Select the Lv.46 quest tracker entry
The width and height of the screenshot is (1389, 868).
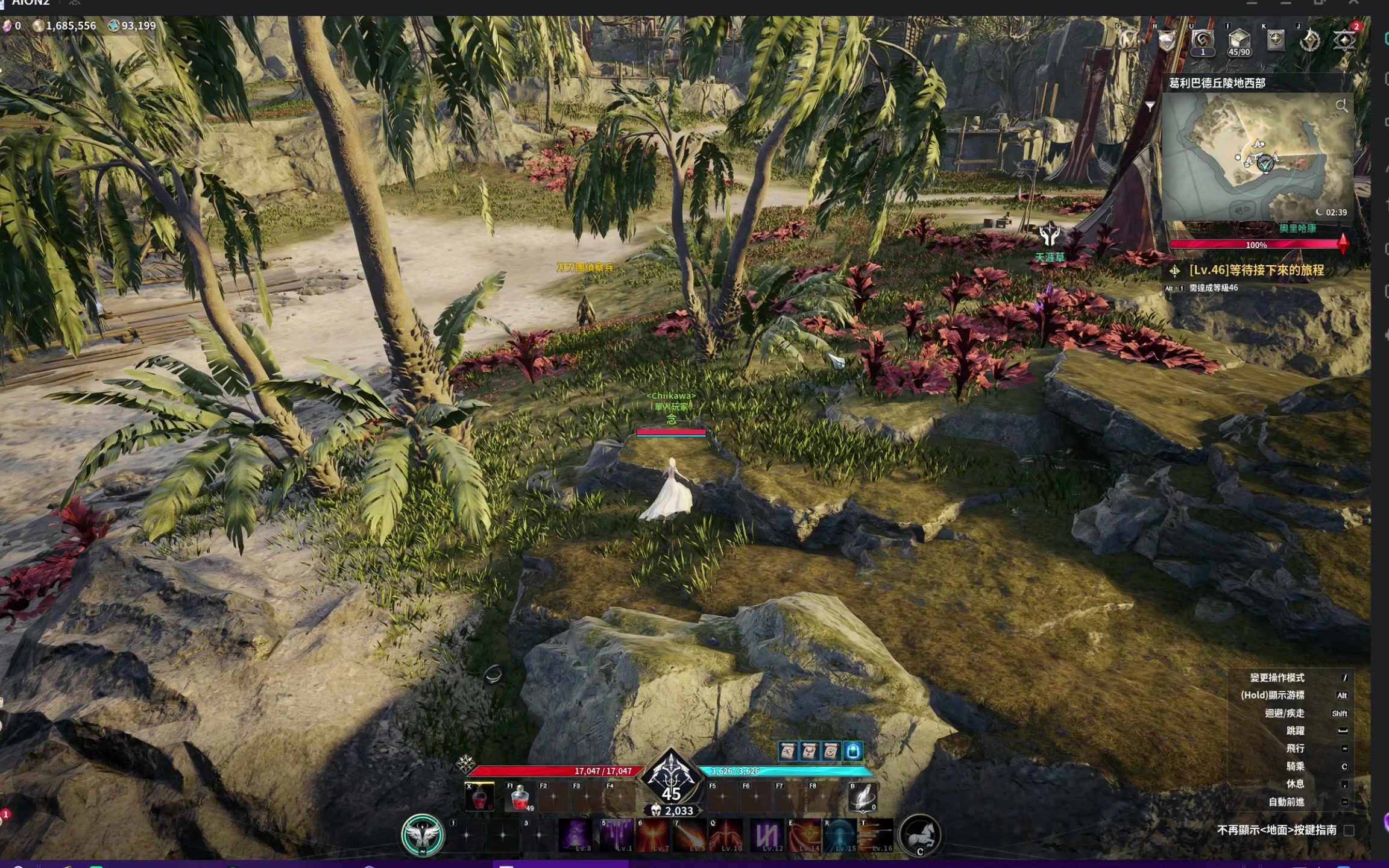click(1256, 270)
